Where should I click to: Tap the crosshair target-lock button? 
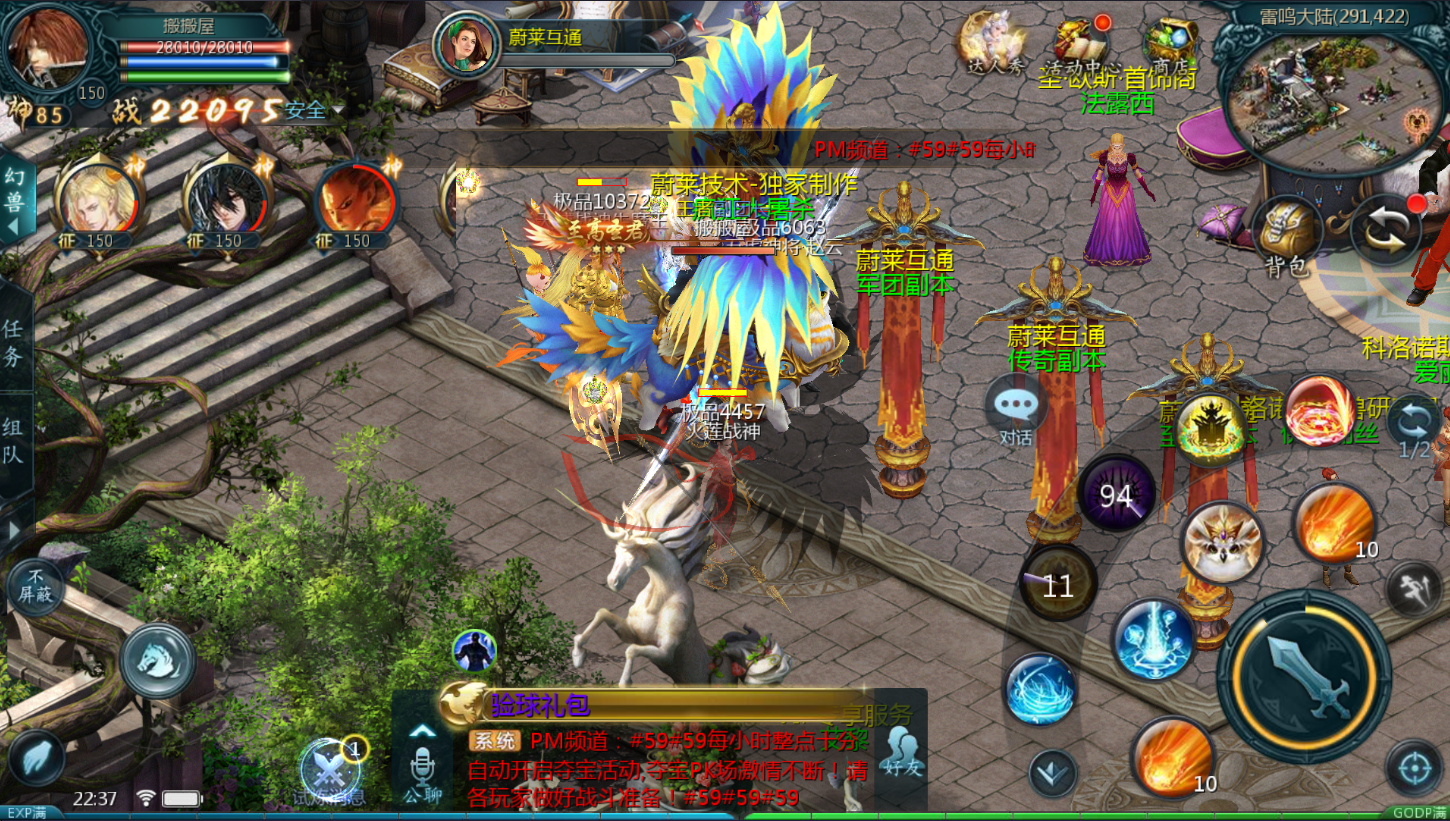[x=1413, y=768]
